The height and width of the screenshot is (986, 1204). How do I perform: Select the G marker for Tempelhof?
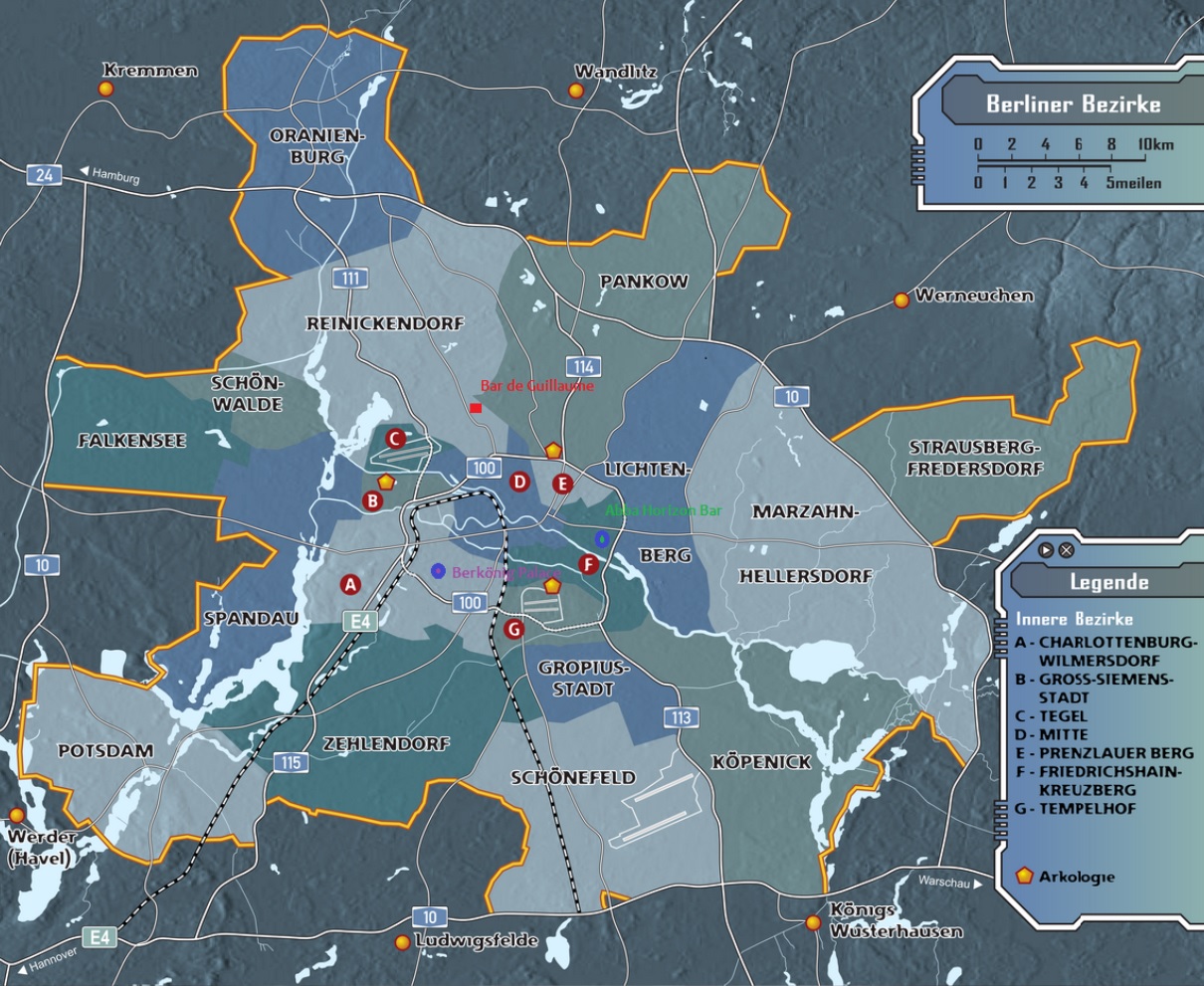click(513, 629)
